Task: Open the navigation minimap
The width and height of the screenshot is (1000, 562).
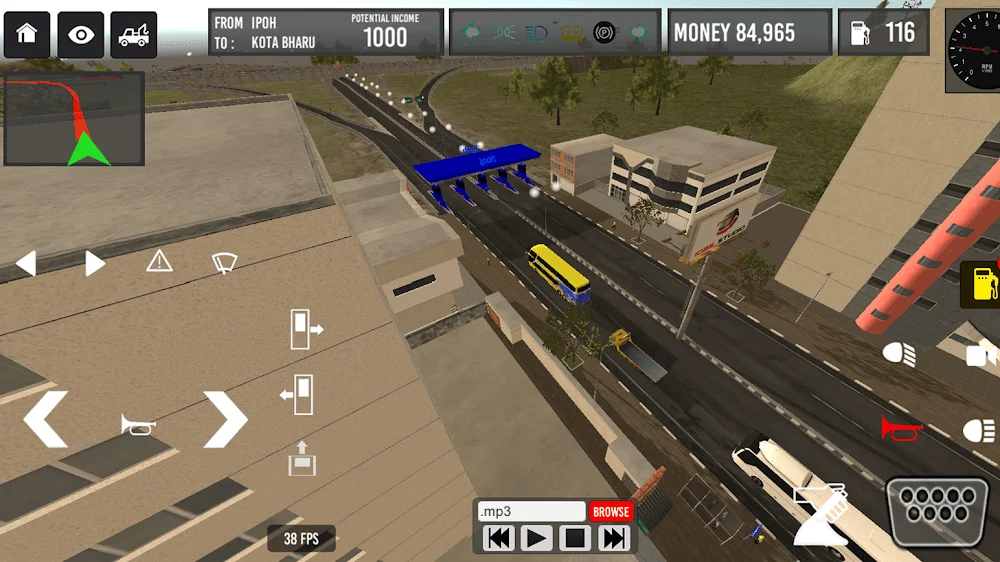Action: pos(75,118)
